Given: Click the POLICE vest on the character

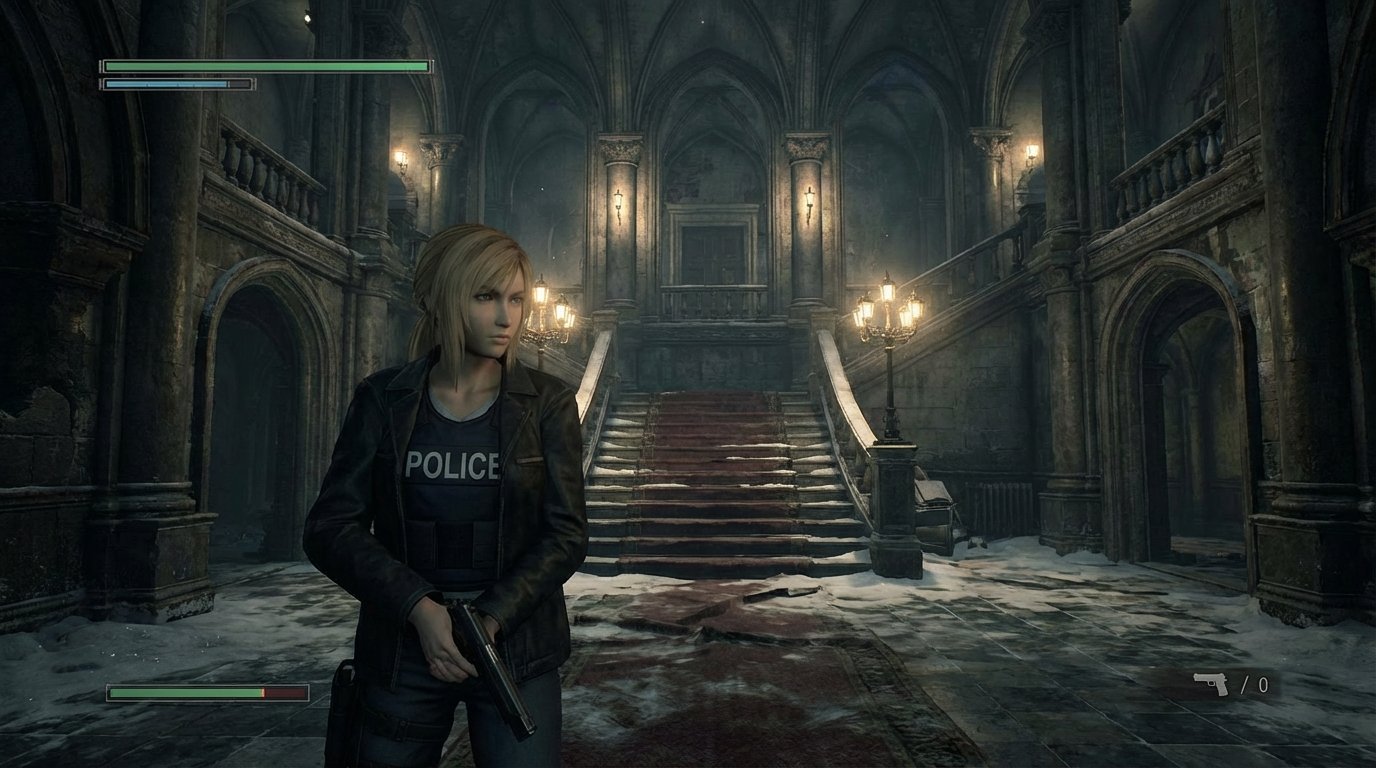Looking at the screenshot, I should pos(452,464).
